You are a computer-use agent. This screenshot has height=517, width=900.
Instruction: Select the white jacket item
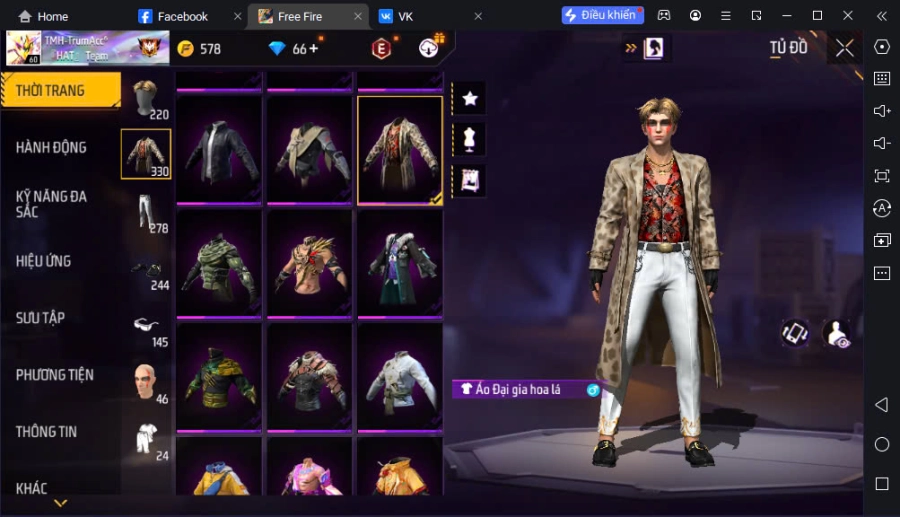(399, 380)
